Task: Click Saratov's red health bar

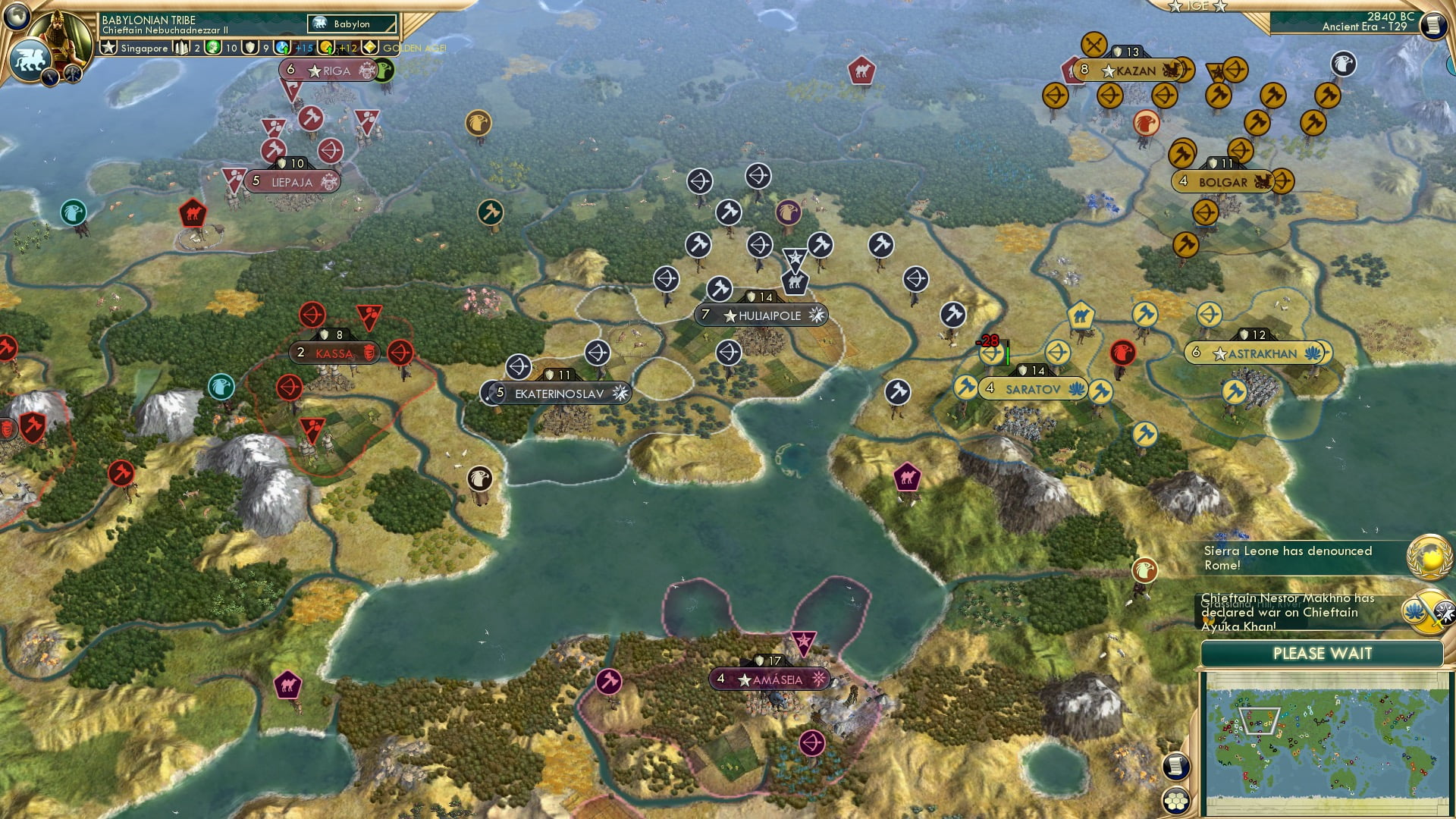Action: 1008,352
